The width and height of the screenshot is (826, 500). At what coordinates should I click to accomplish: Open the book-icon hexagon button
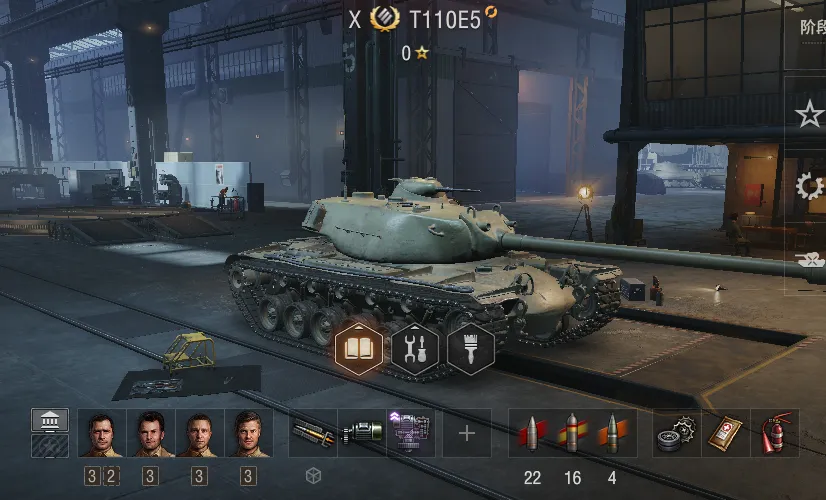pos(358,349)
